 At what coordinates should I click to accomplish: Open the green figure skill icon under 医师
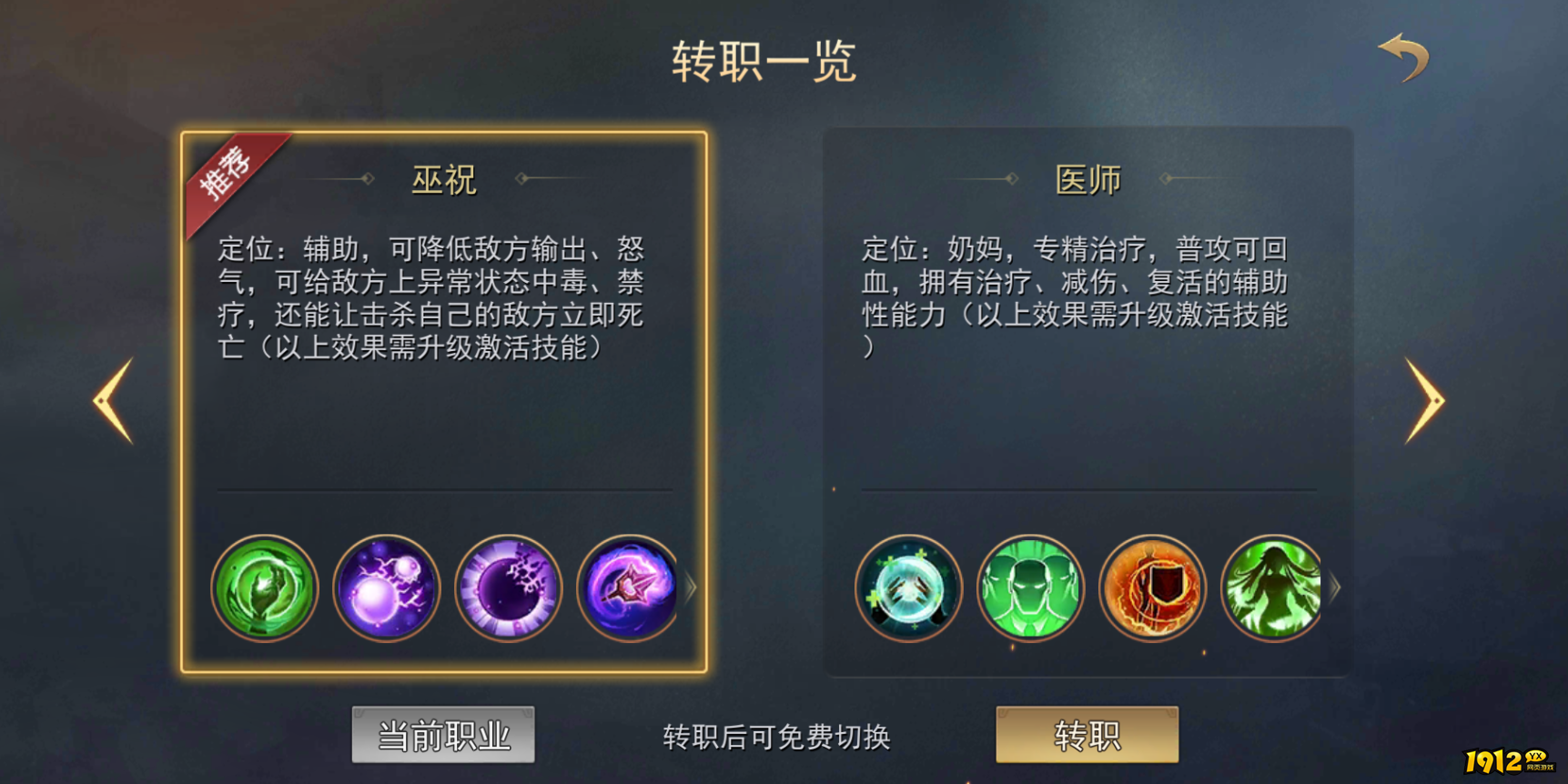pos(1030,588)
